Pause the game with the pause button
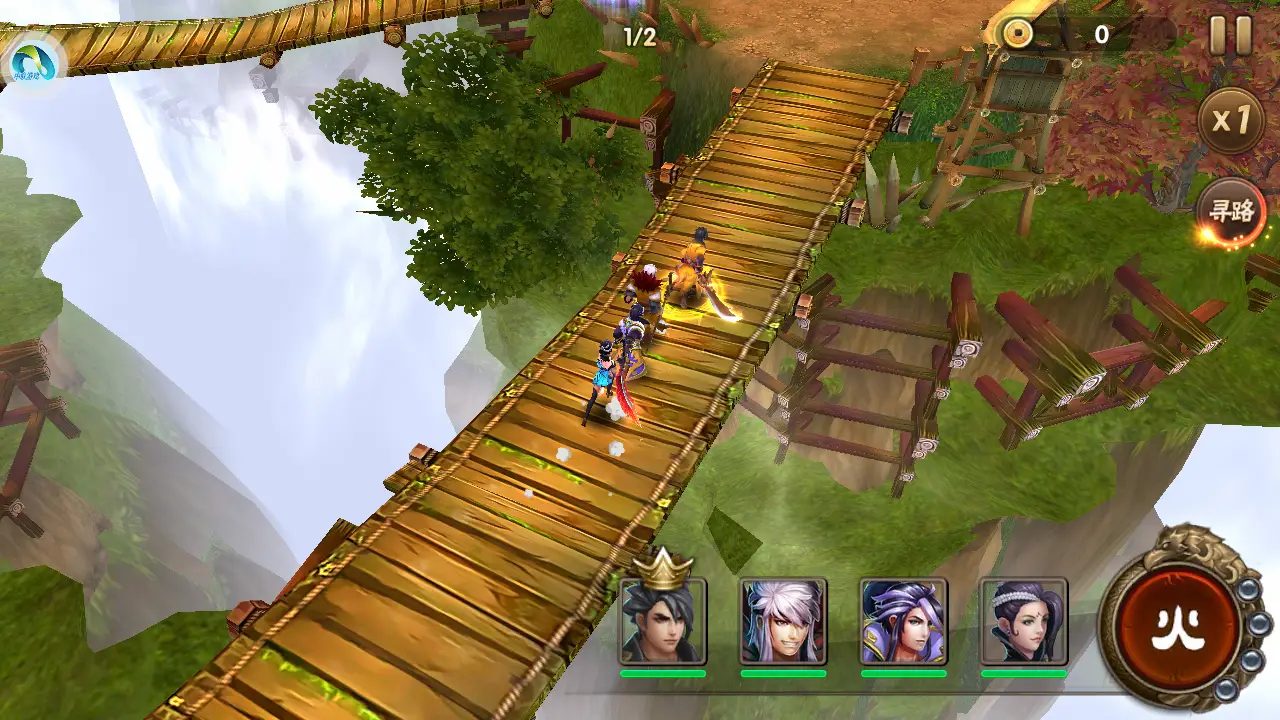Viewport: 1280px width, 720px height. click(1231, 36)
